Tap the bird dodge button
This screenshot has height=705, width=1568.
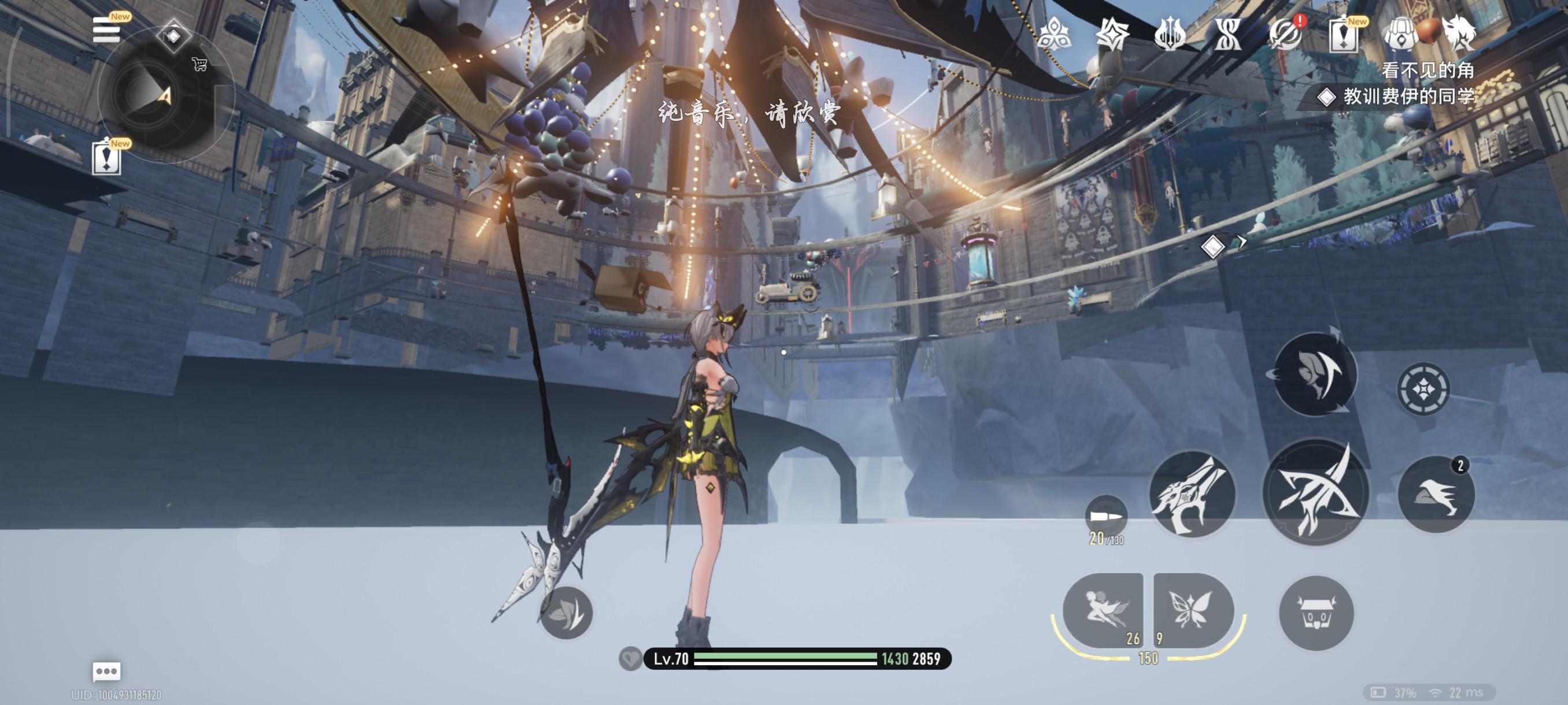(1436, 495)
